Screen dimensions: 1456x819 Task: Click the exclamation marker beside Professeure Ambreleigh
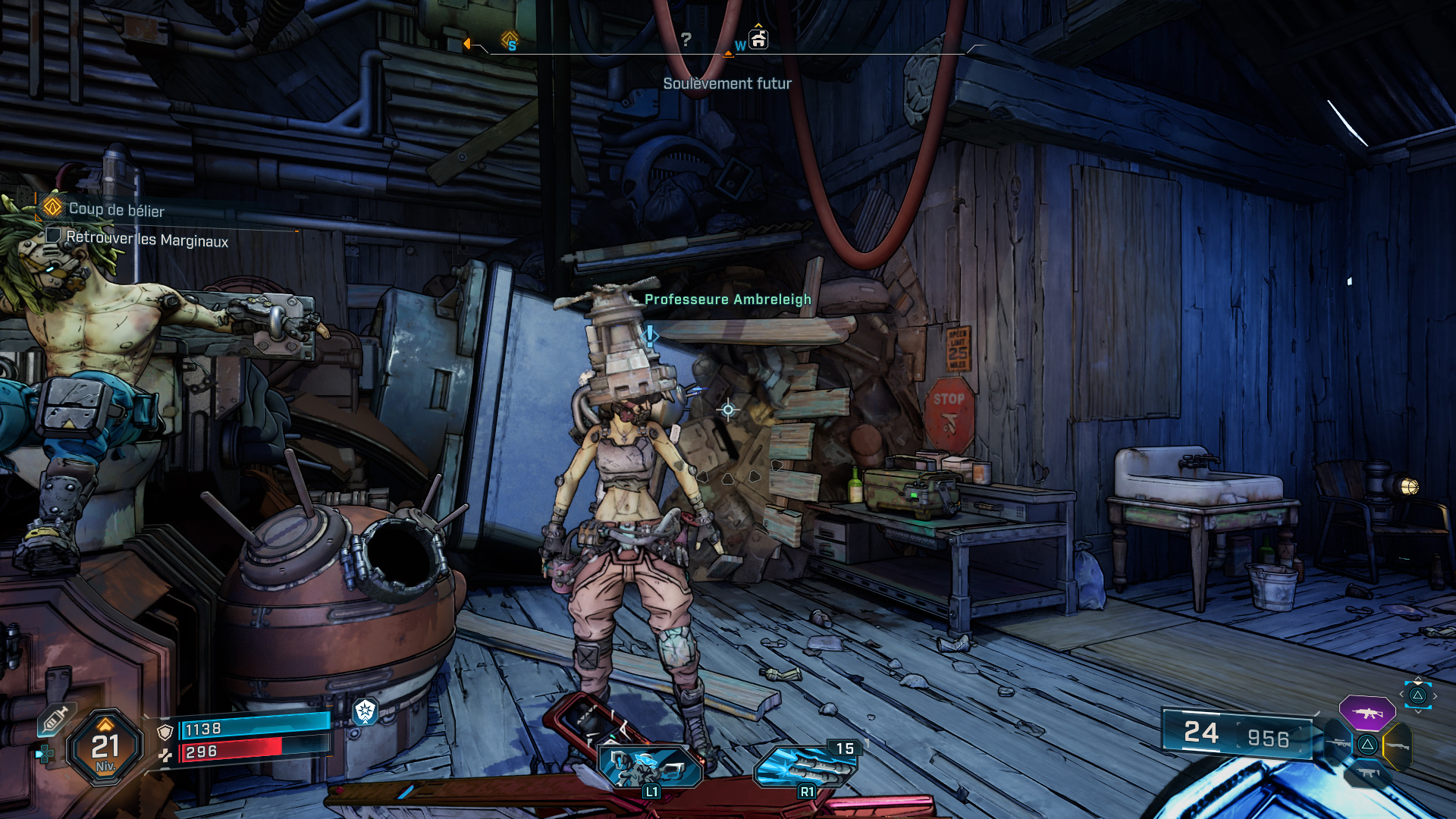[x=650, y=335]
